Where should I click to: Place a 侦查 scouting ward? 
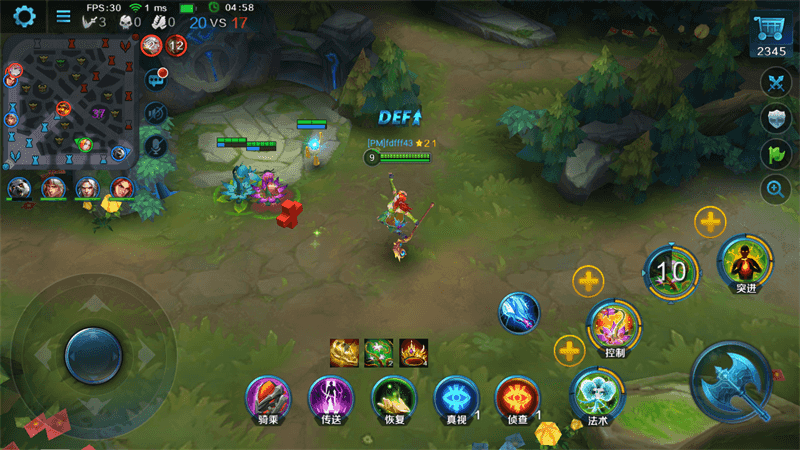point(518,398)
